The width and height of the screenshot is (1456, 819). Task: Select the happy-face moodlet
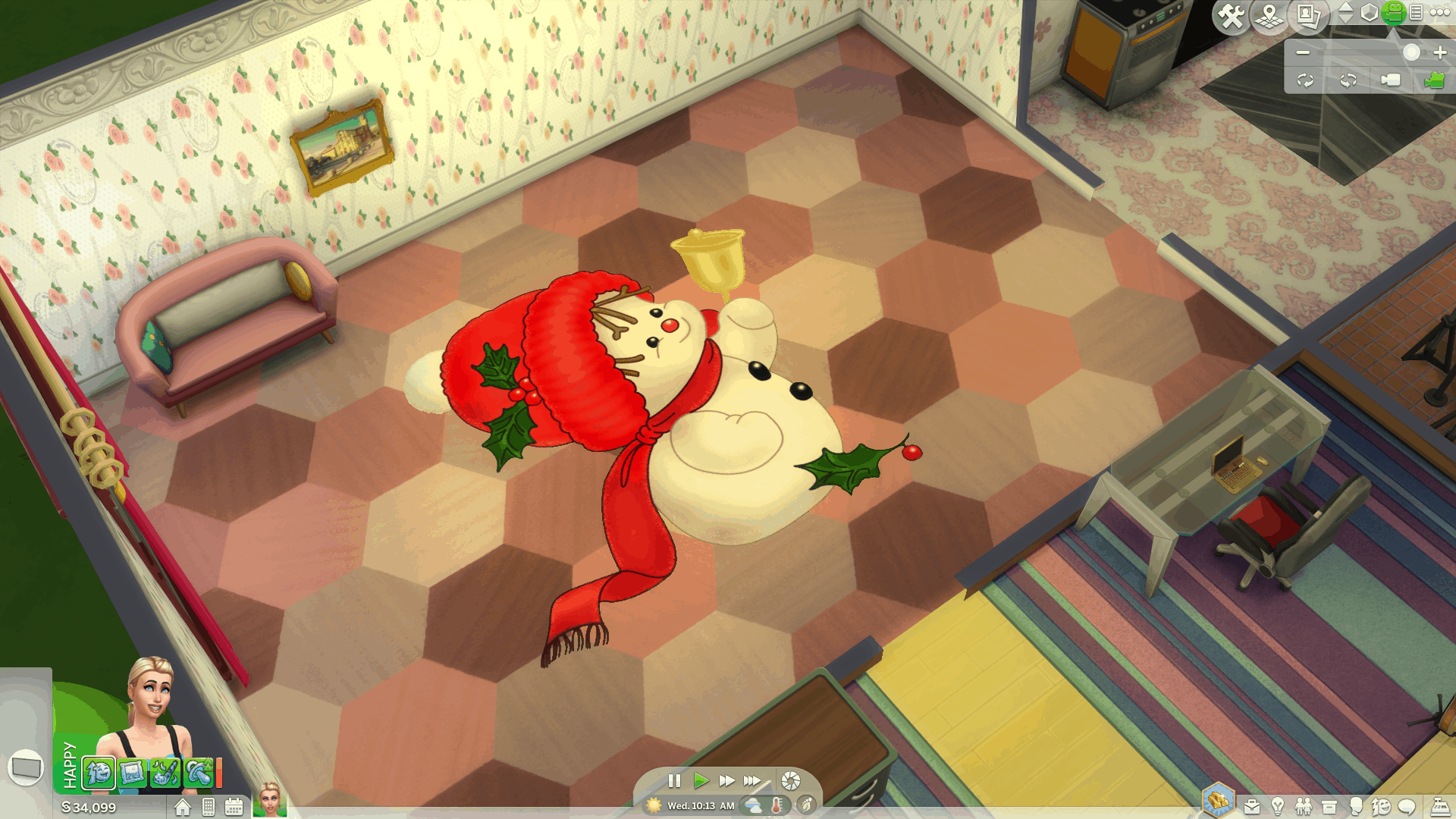click(99, 773)
